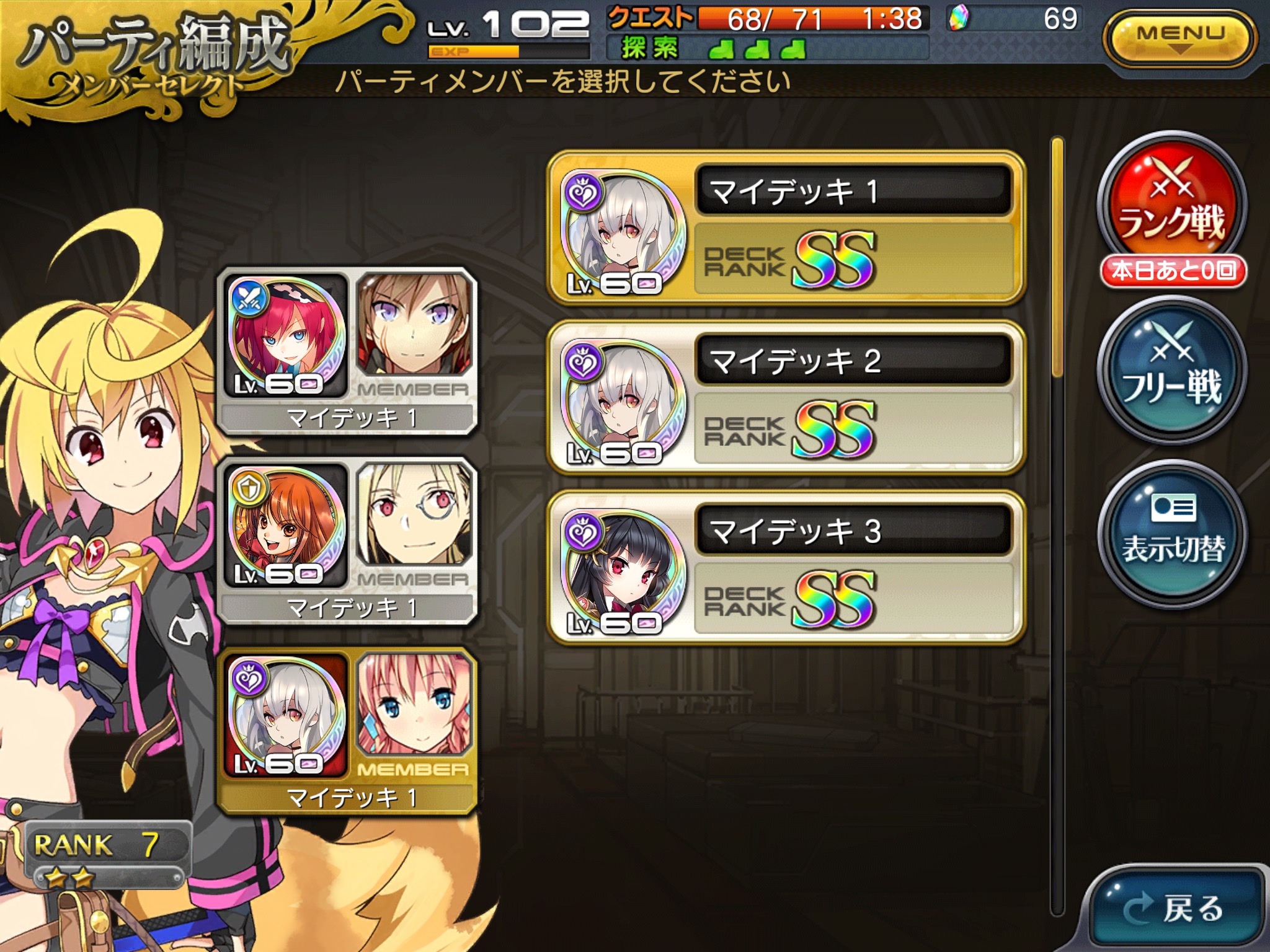Click the rainbow gem currency icon
The image size is (1270, 952).
point(959,19)
